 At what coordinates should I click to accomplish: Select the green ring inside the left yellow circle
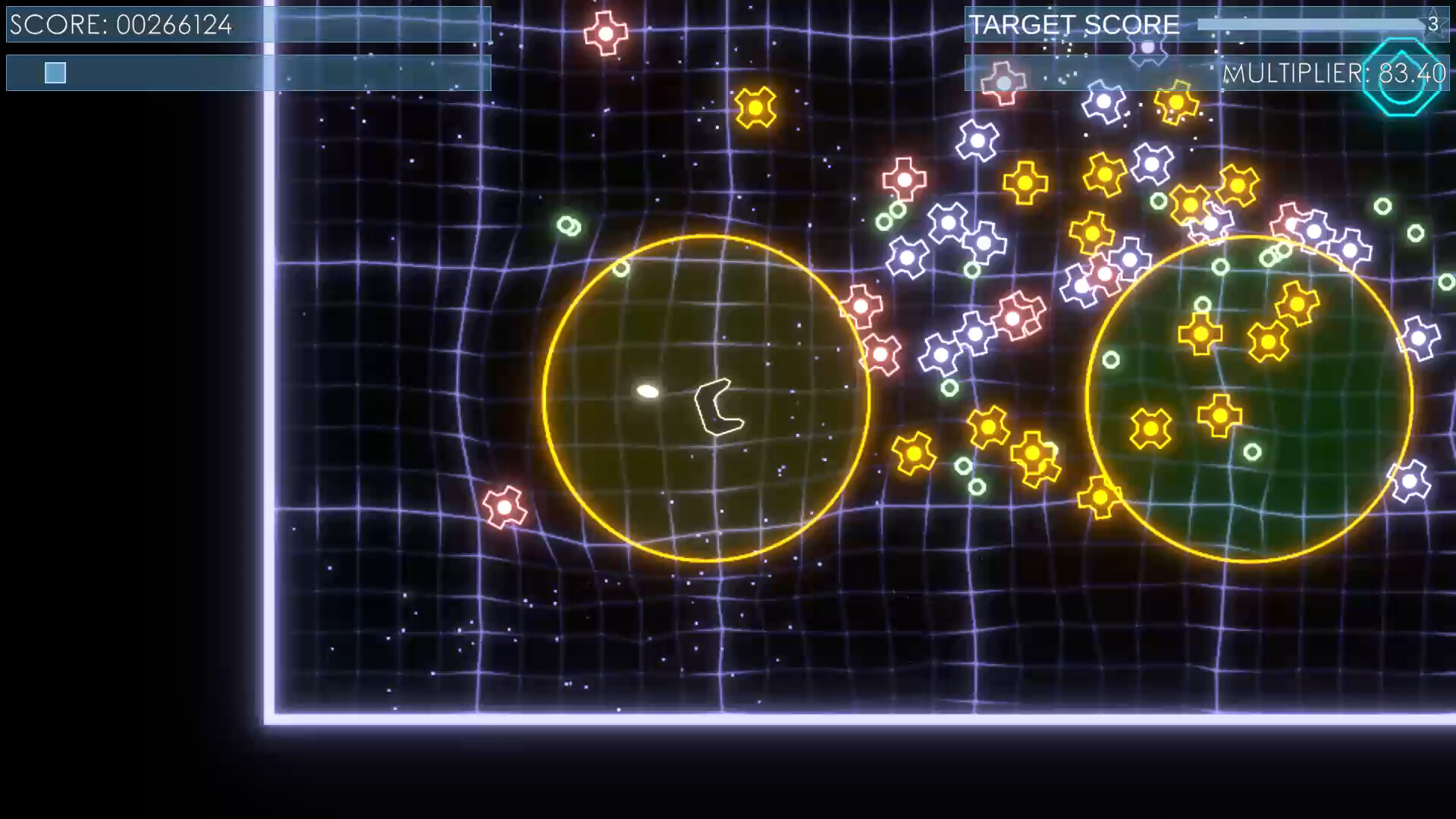click(620, 271)
